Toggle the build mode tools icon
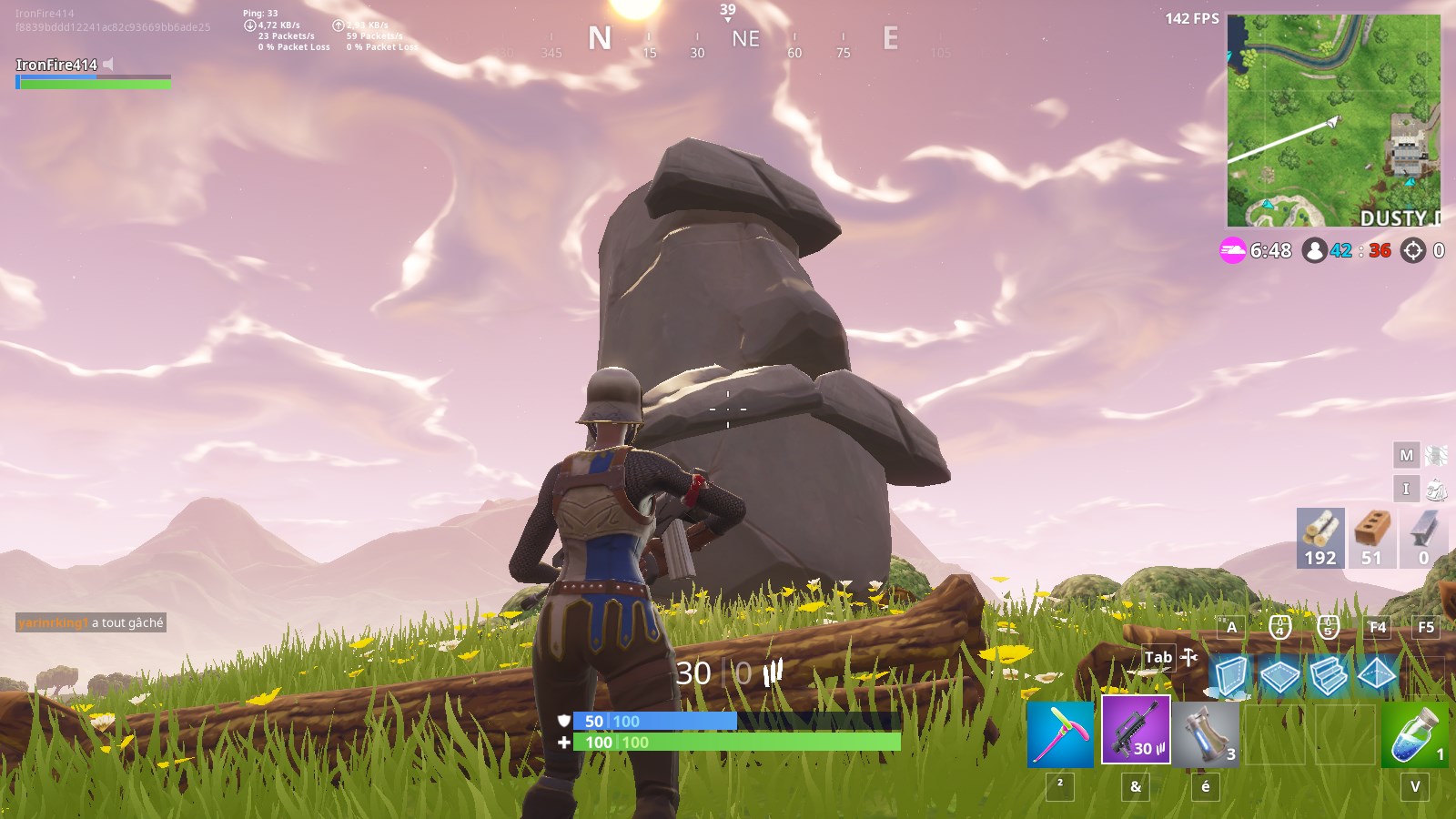The width and height of the screenshot is (1456, 819). tap(1188, 656)
